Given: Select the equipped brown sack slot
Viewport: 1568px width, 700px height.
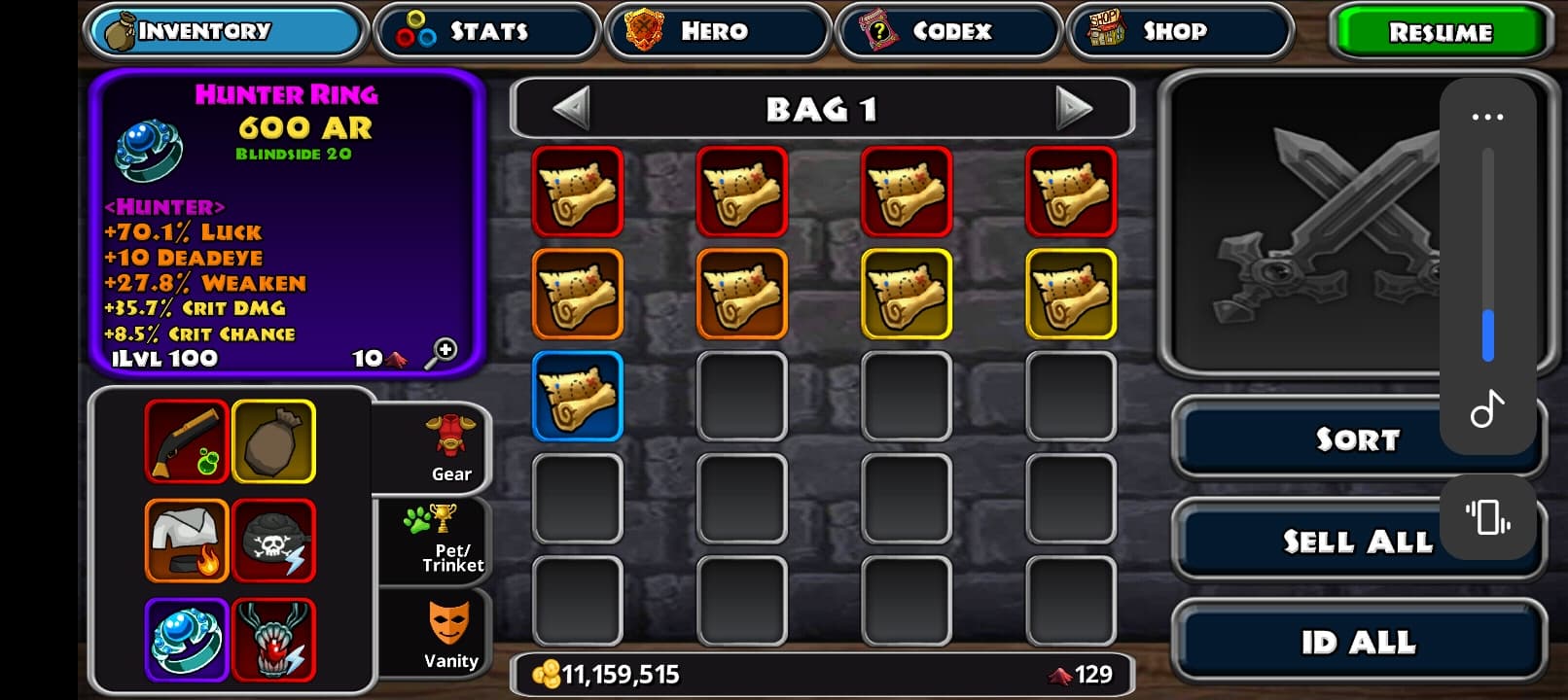Looking at the screenshot, I should pos(273,441).
